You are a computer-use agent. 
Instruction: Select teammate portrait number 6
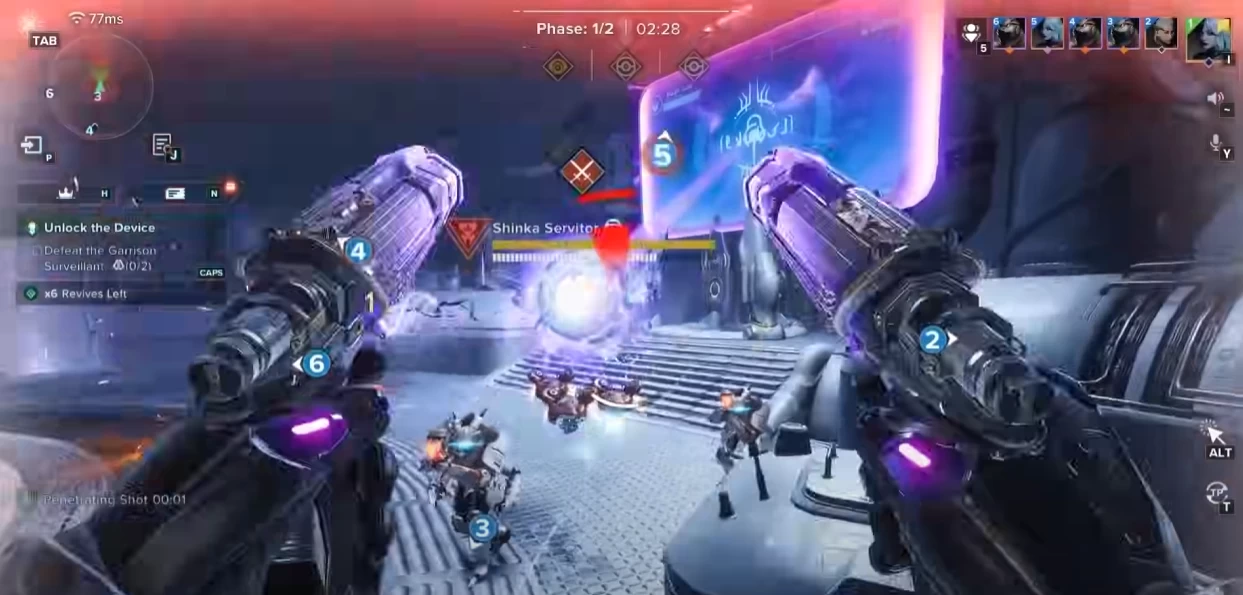[x=1008, y=33]
